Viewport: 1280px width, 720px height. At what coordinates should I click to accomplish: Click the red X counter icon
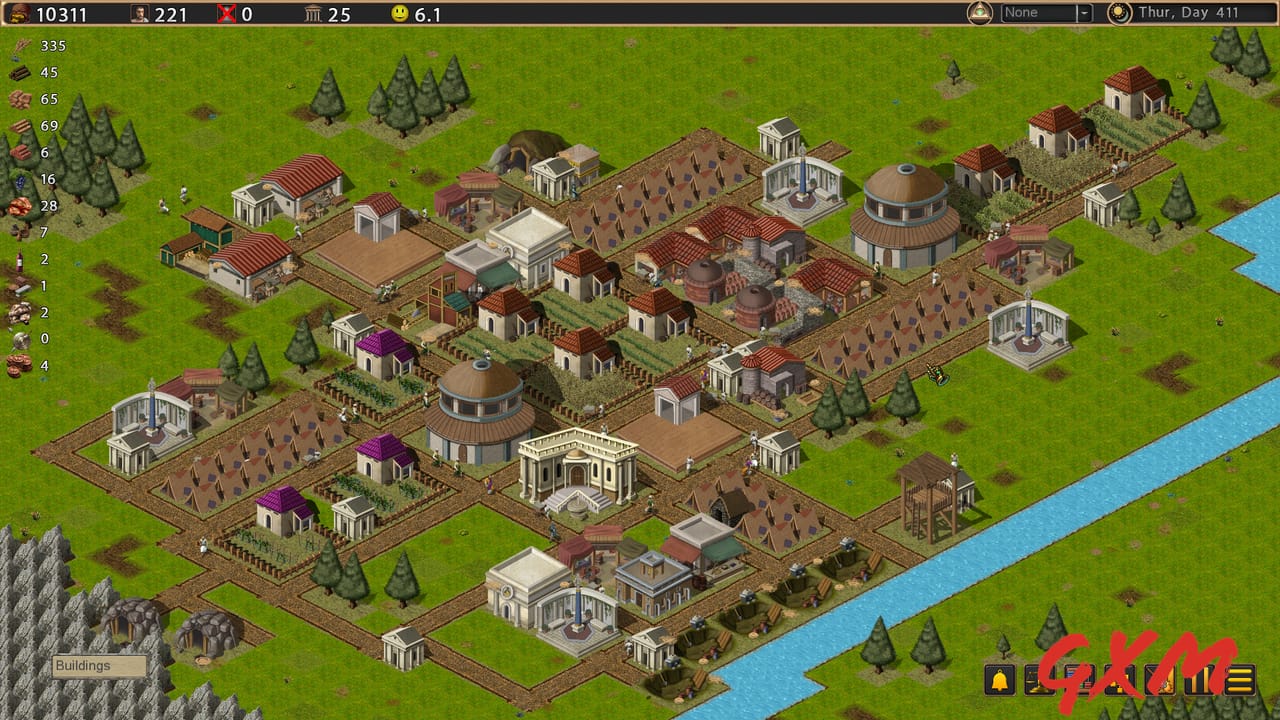click(x=227, y=13)
